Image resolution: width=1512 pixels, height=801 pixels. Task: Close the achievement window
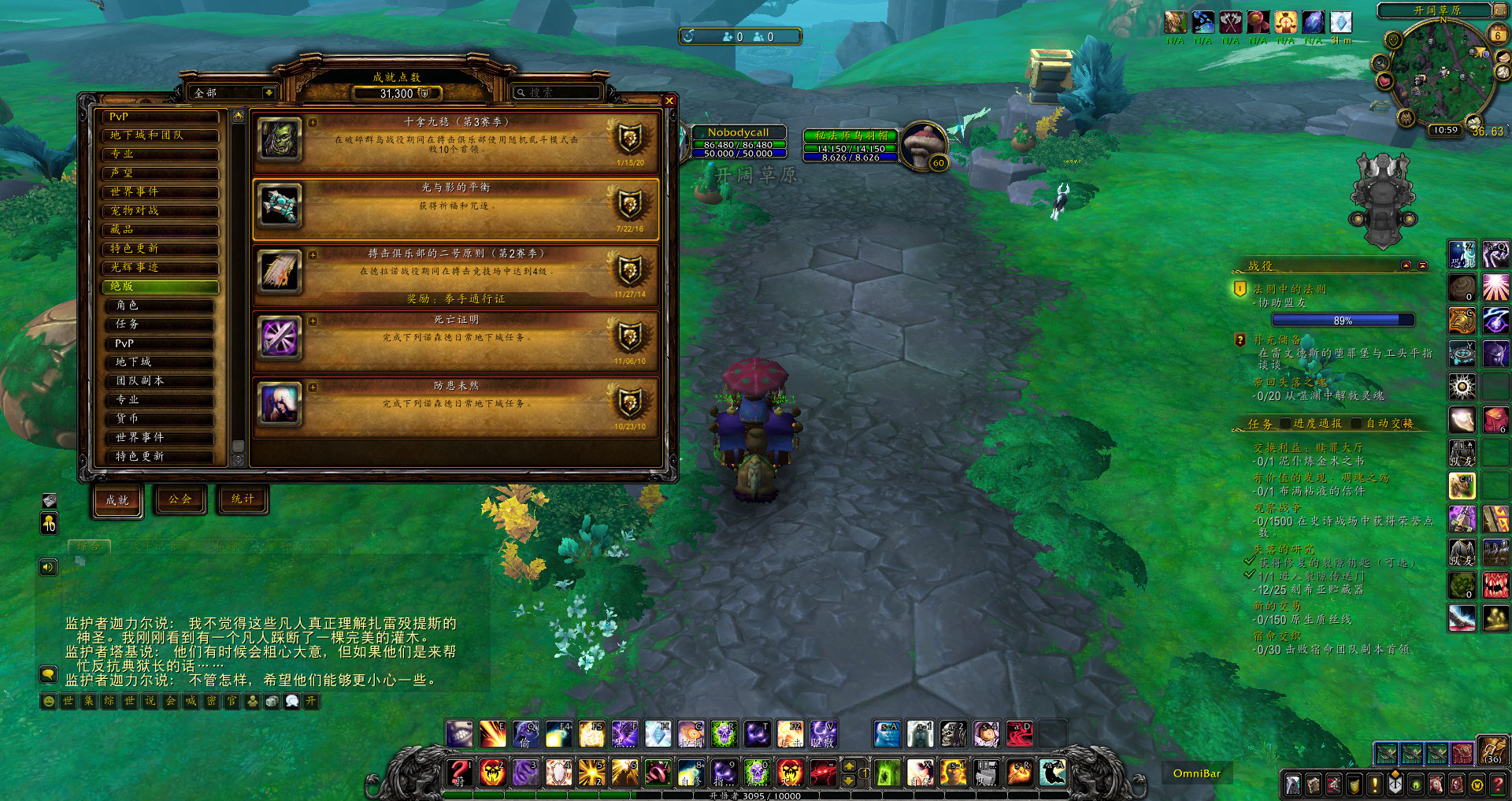tap(669, 101)
